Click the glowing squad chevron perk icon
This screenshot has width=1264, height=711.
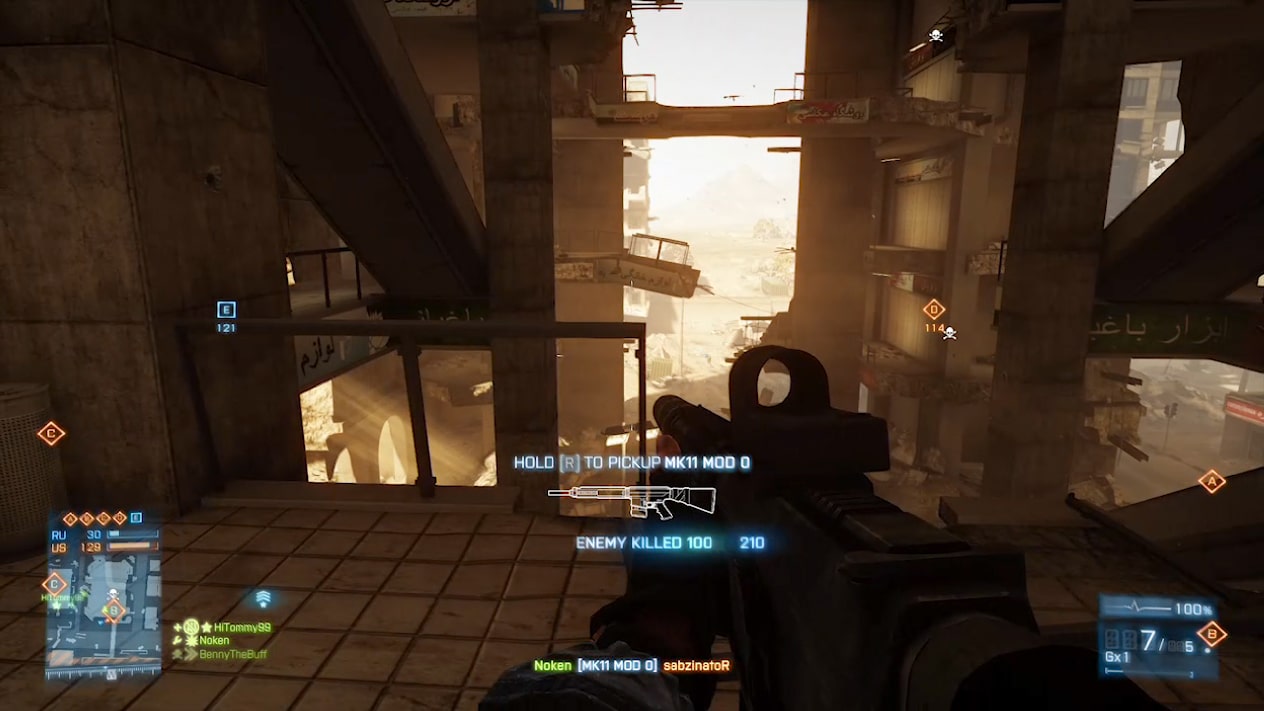[263, 598]
